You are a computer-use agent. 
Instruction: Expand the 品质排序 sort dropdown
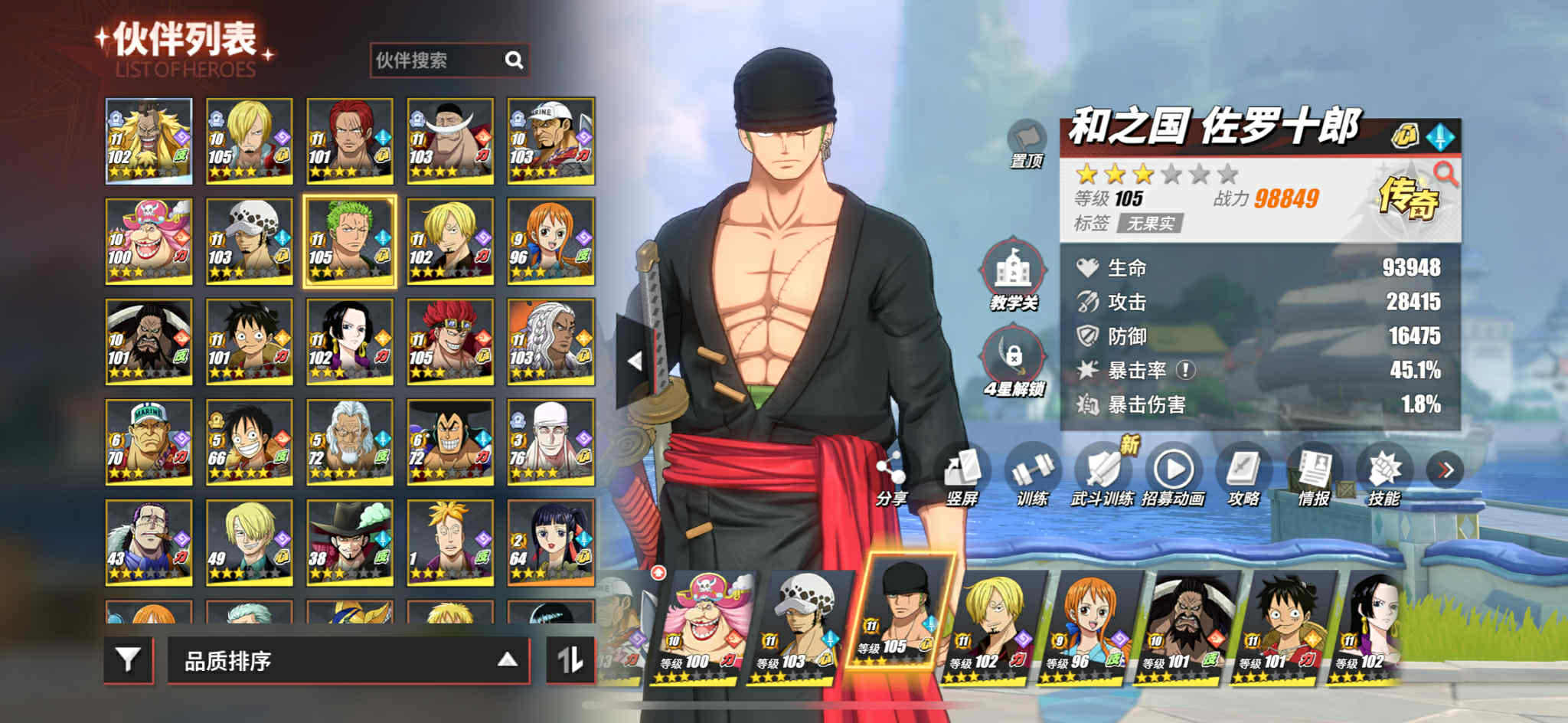348,660
